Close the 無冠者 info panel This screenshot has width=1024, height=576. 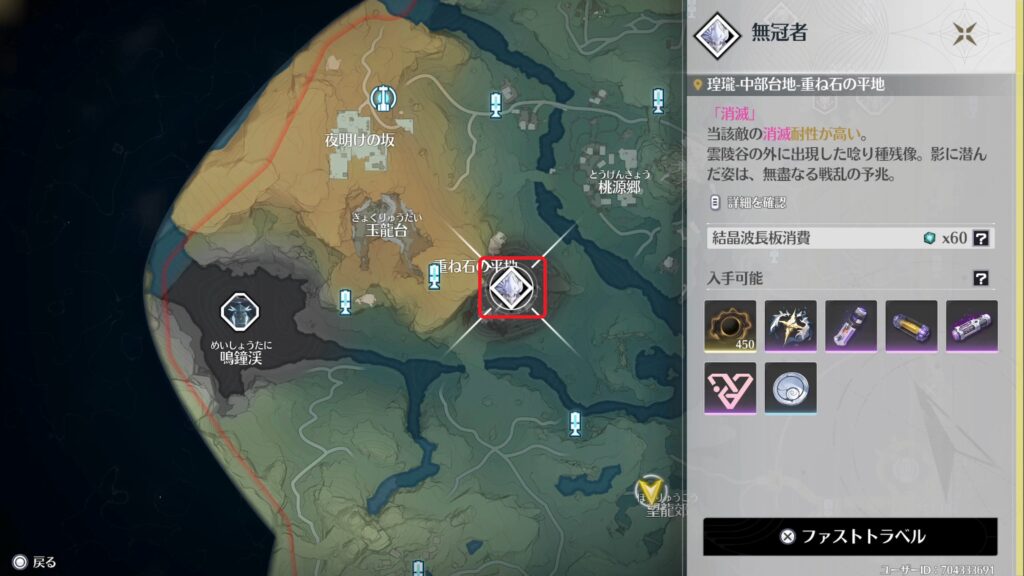pyautogui.click(x=964, y=33)
